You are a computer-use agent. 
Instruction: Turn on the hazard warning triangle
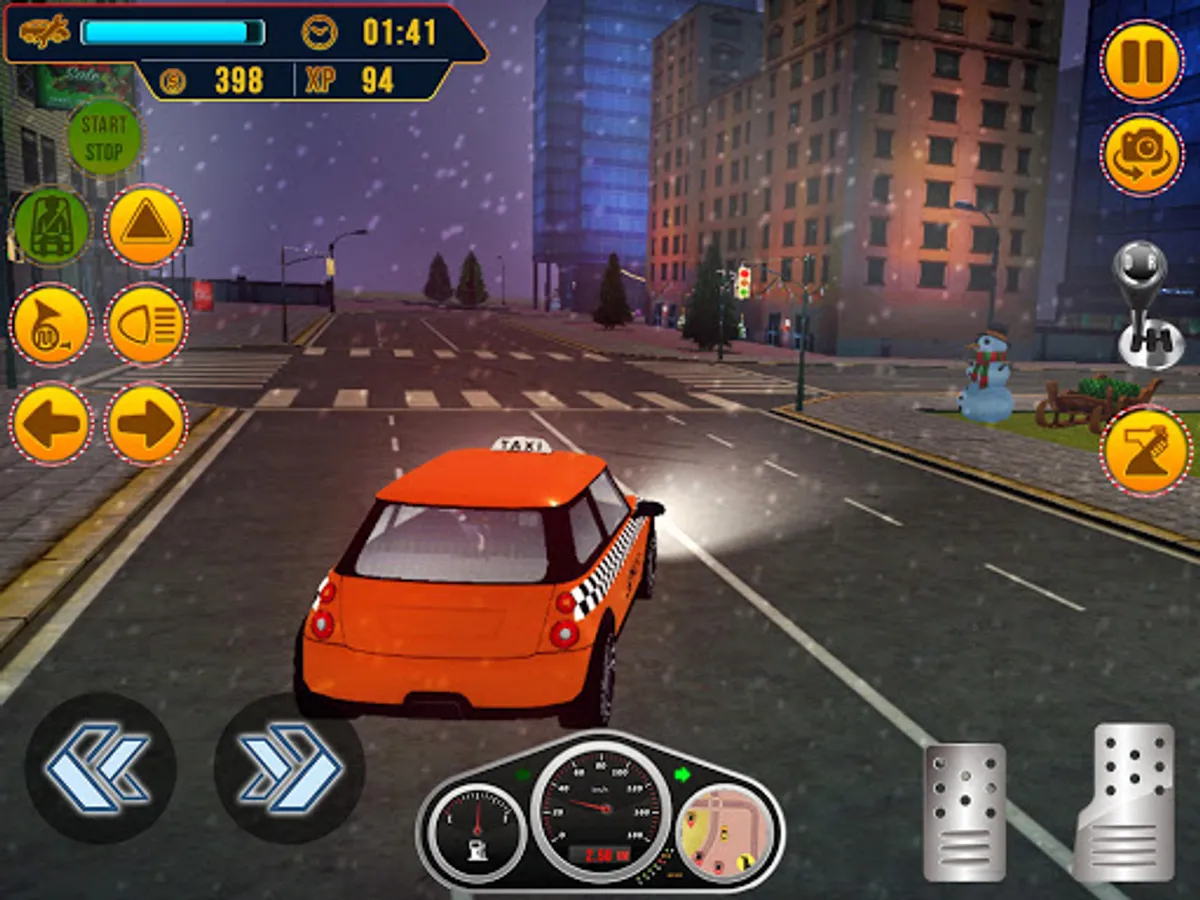coord(146,227)
